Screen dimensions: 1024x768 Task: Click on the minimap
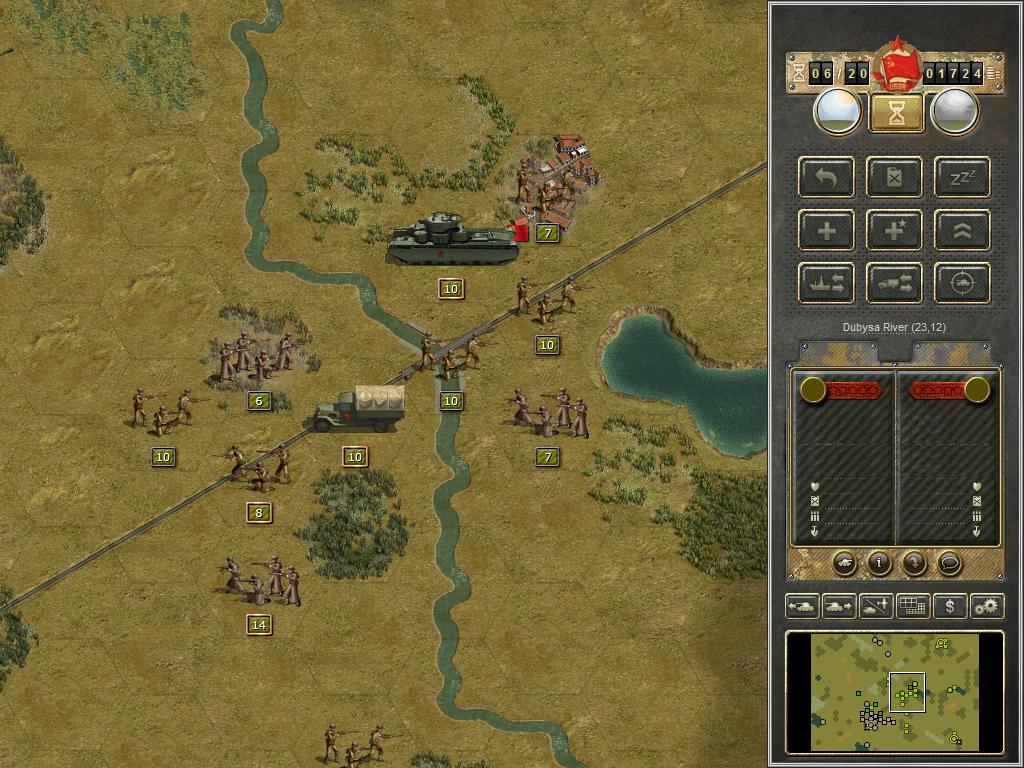tap(895, 692)
